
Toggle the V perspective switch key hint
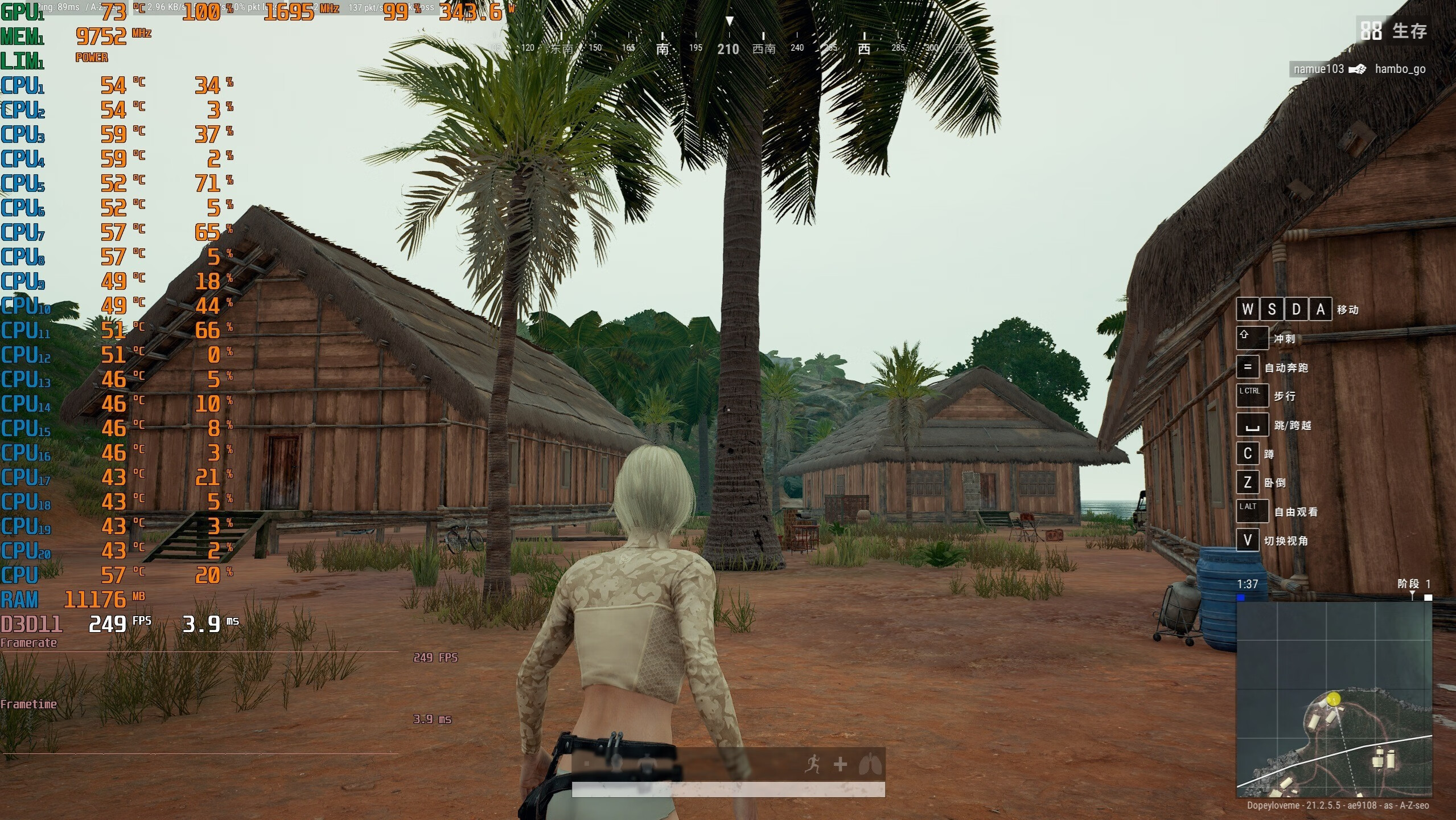1248,540
